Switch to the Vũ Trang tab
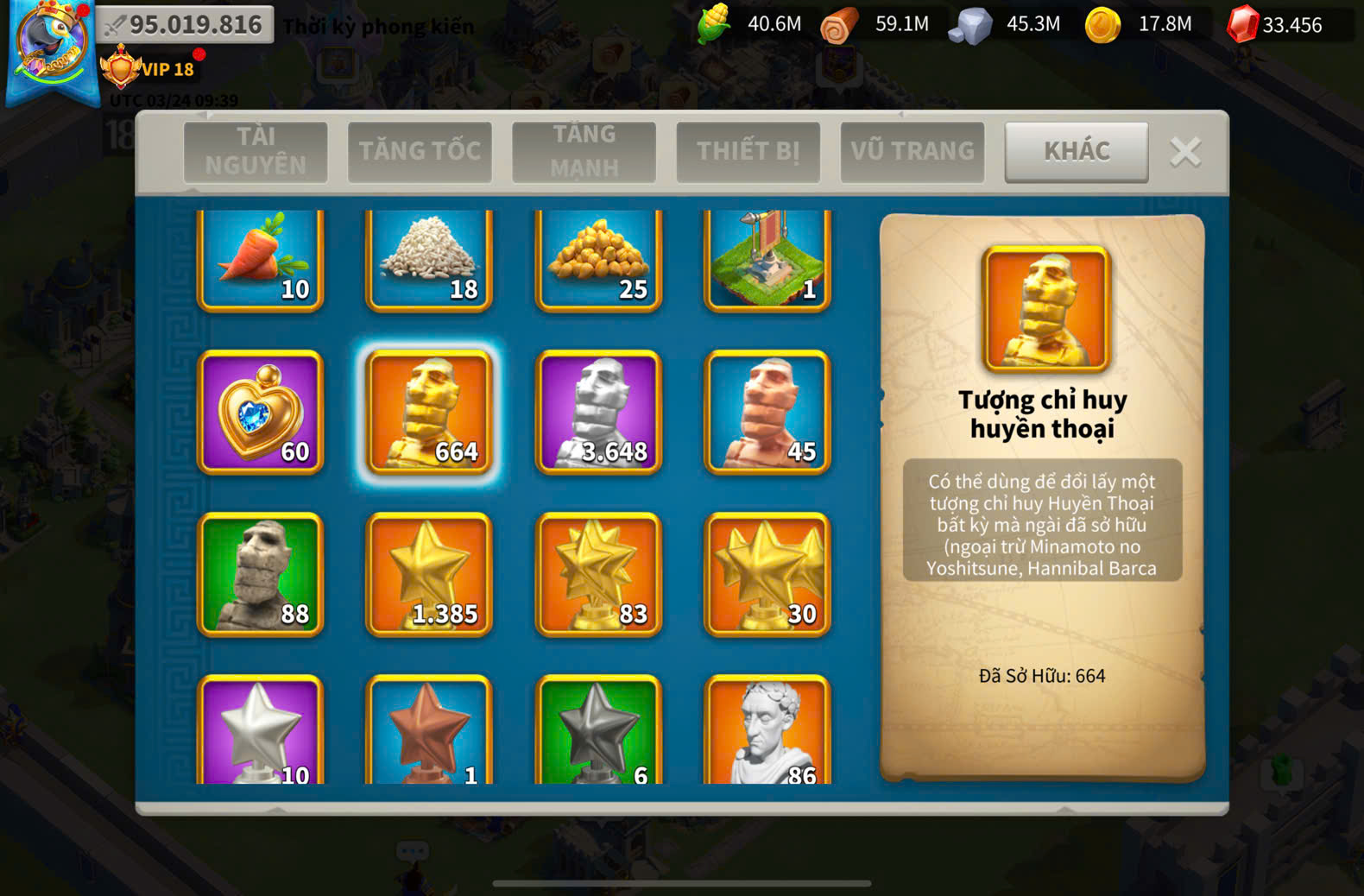 coord(912,151)
